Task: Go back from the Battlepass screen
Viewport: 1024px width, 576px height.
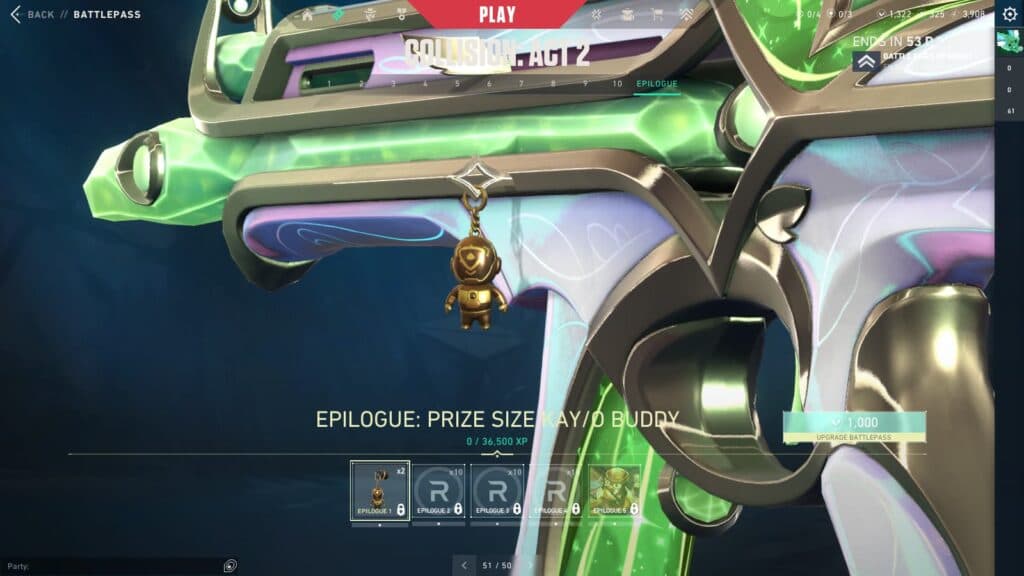Action: 32,15
